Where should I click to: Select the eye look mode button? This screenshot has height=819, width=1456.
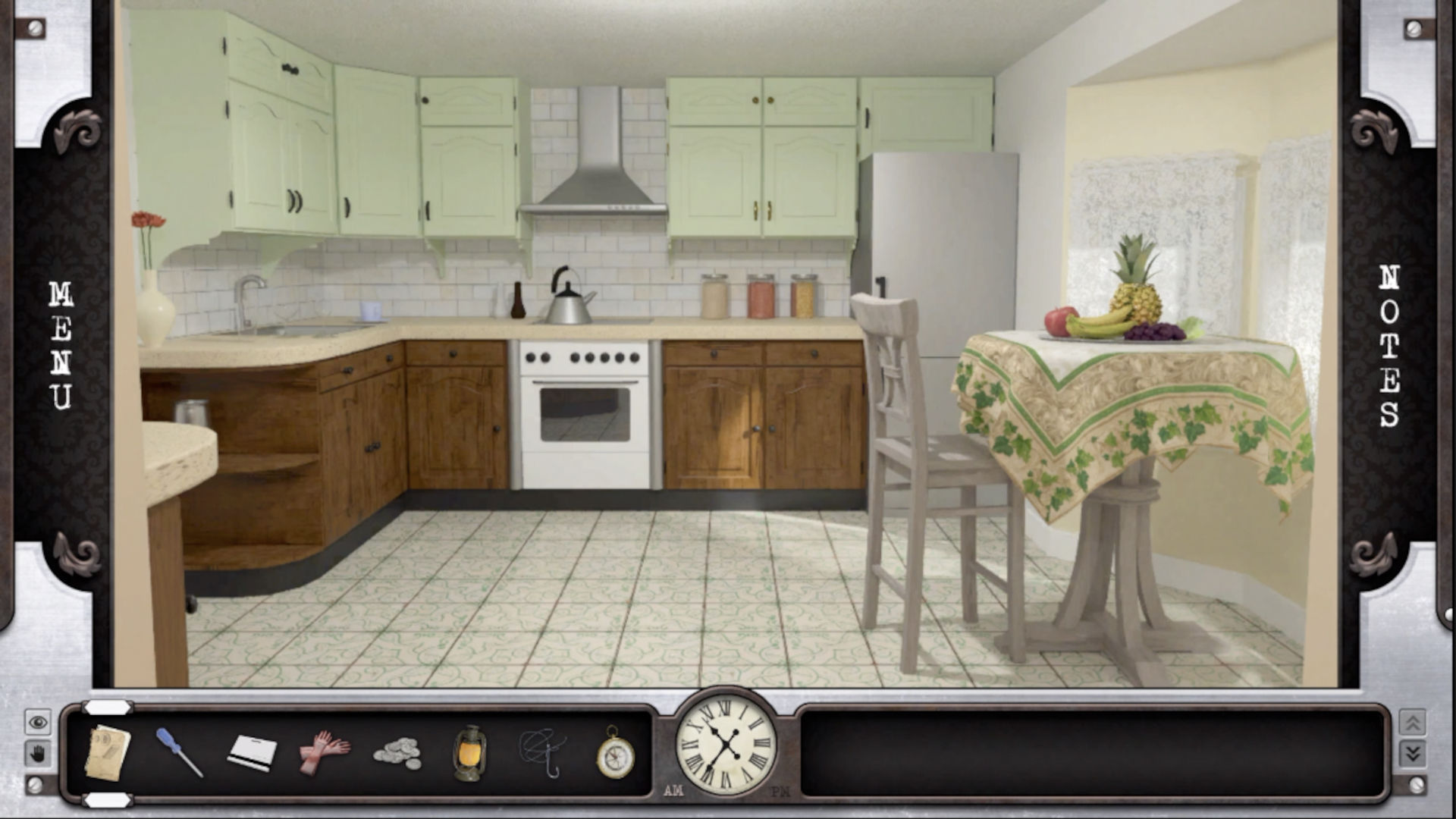38,722
